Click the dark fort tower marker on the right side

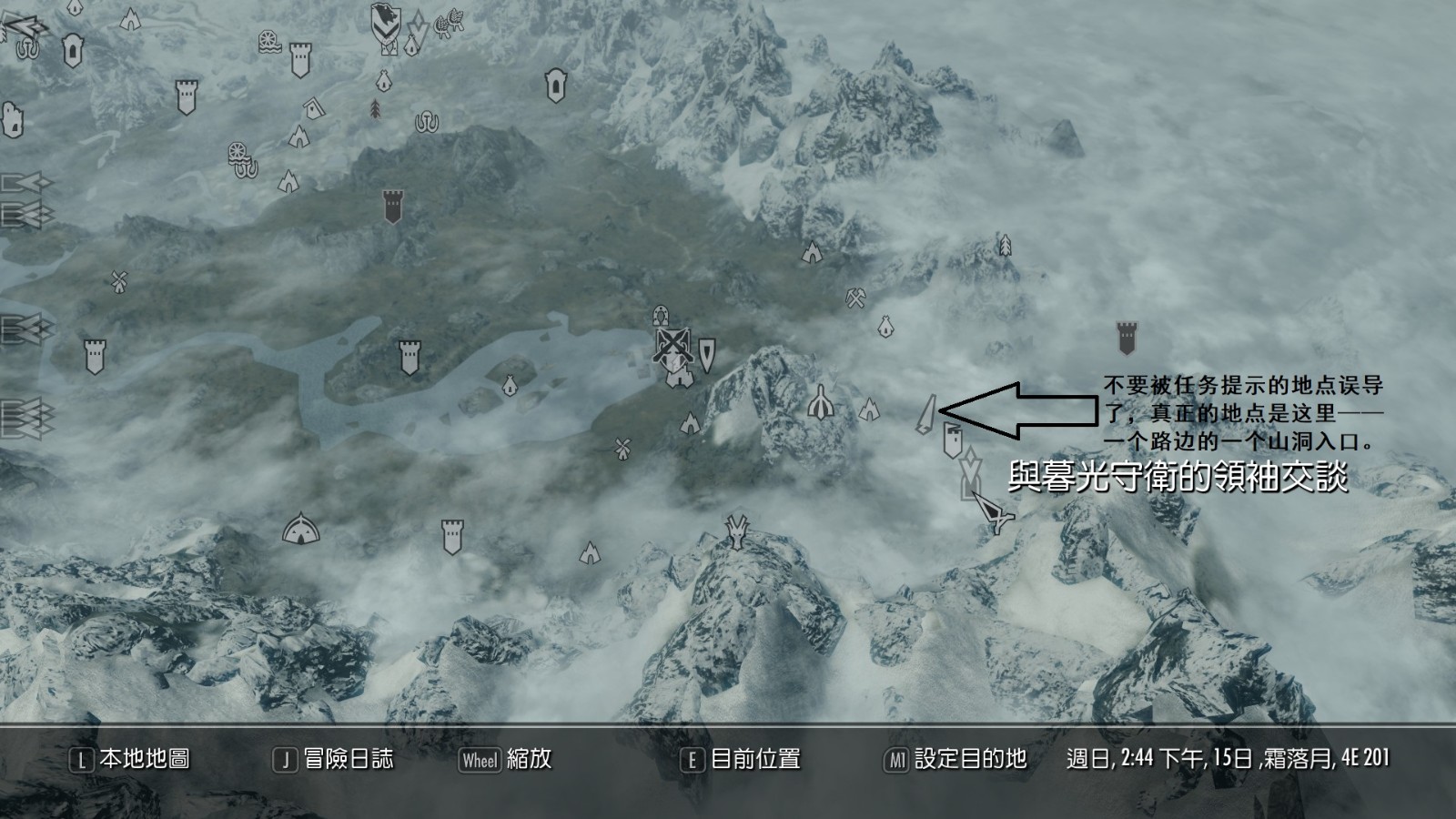[1126, 337]
